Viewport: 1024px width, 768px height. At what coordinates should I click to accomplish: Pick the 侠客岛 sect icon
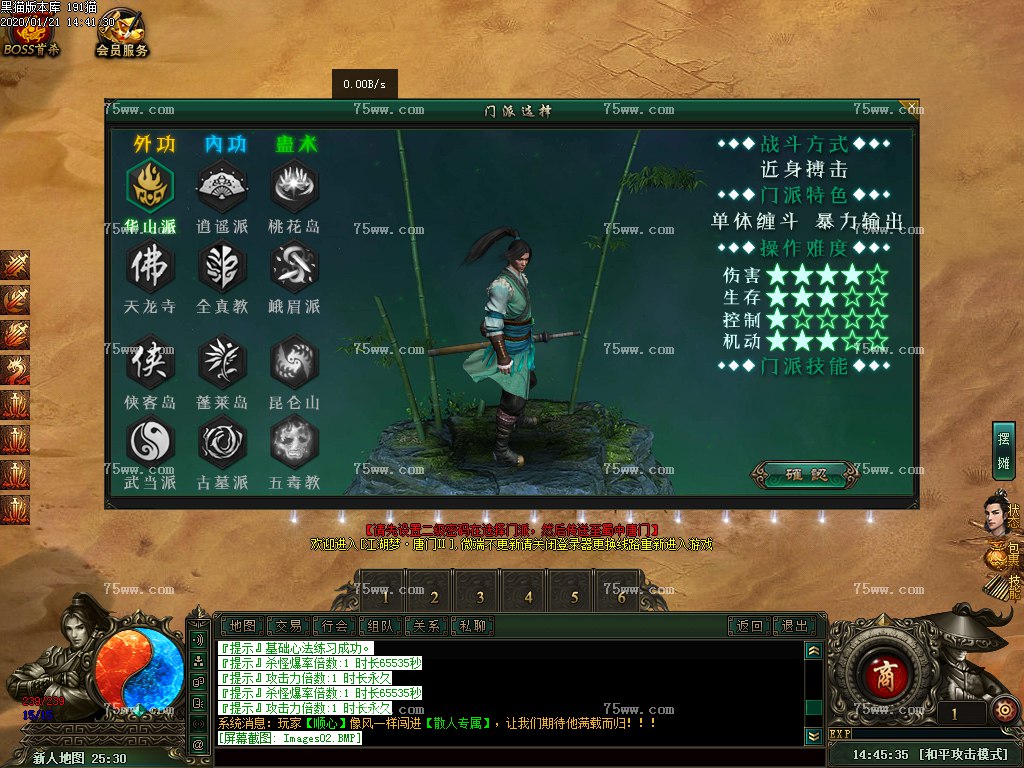[x=150, y=361]
